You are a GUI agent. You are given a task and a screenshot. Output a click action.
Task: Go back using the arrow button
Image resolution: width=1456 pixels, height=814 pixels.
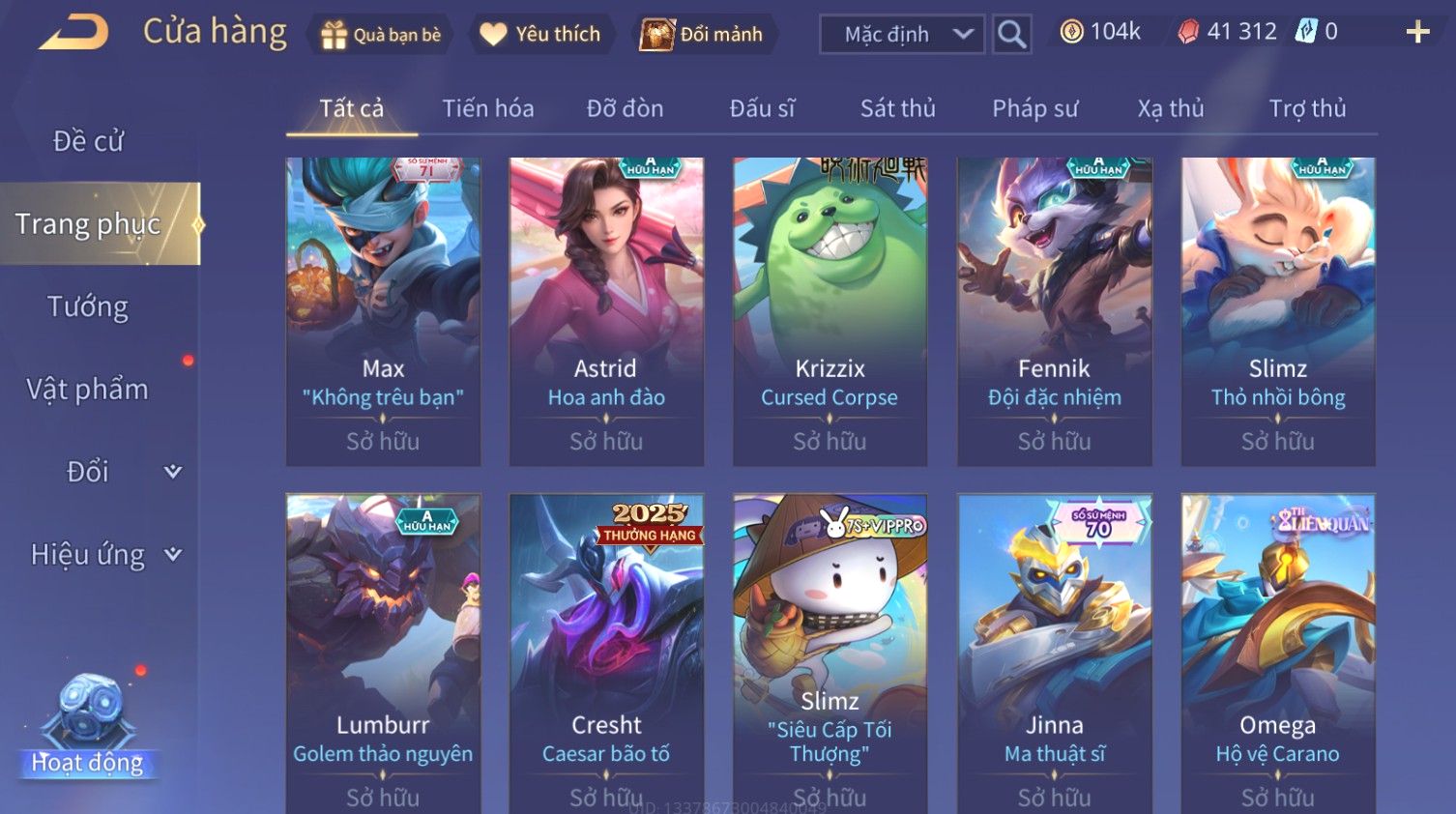(74, 33)
